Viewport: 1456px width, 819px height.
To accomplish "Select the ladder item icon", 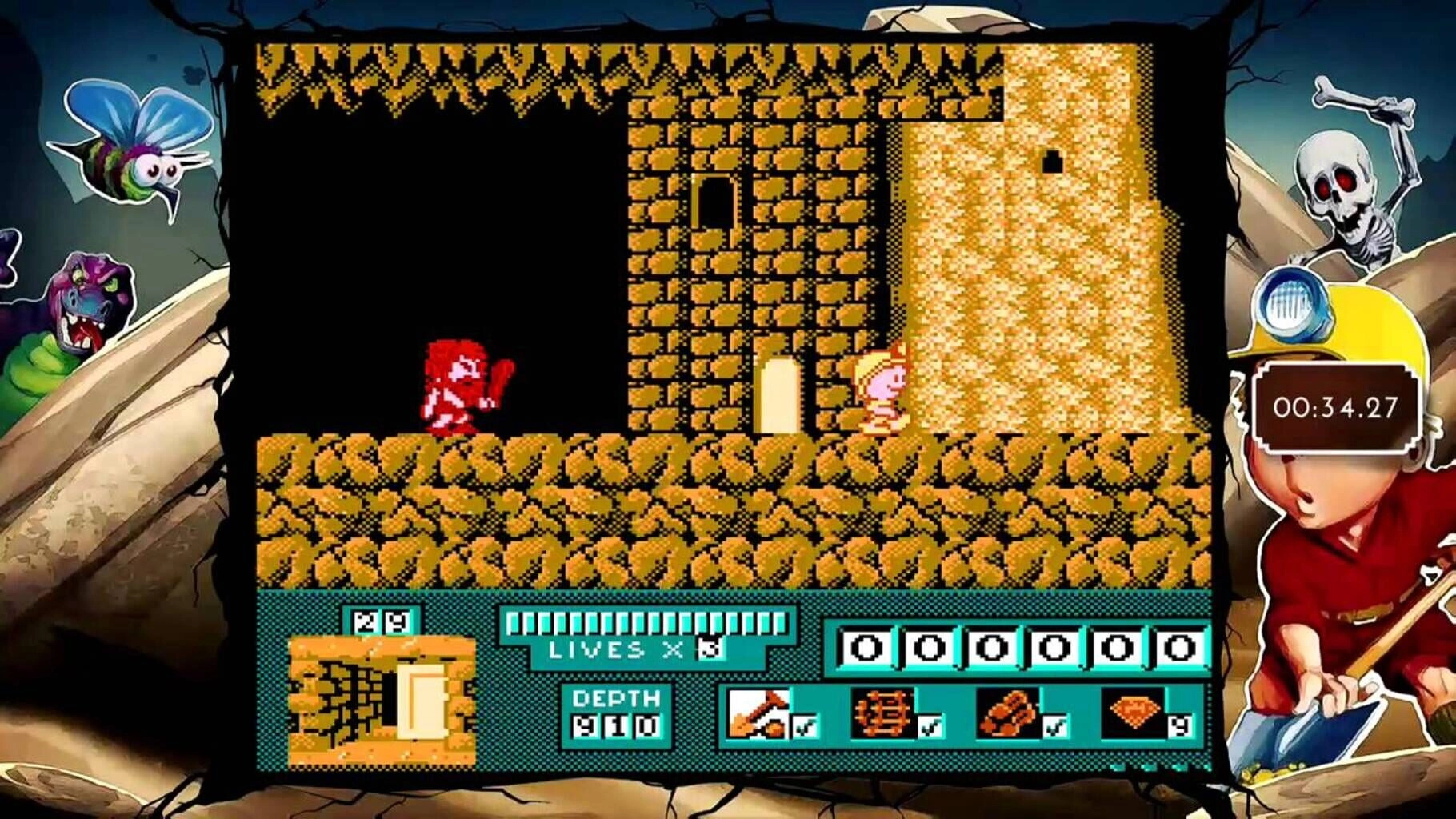I will 882,712.
